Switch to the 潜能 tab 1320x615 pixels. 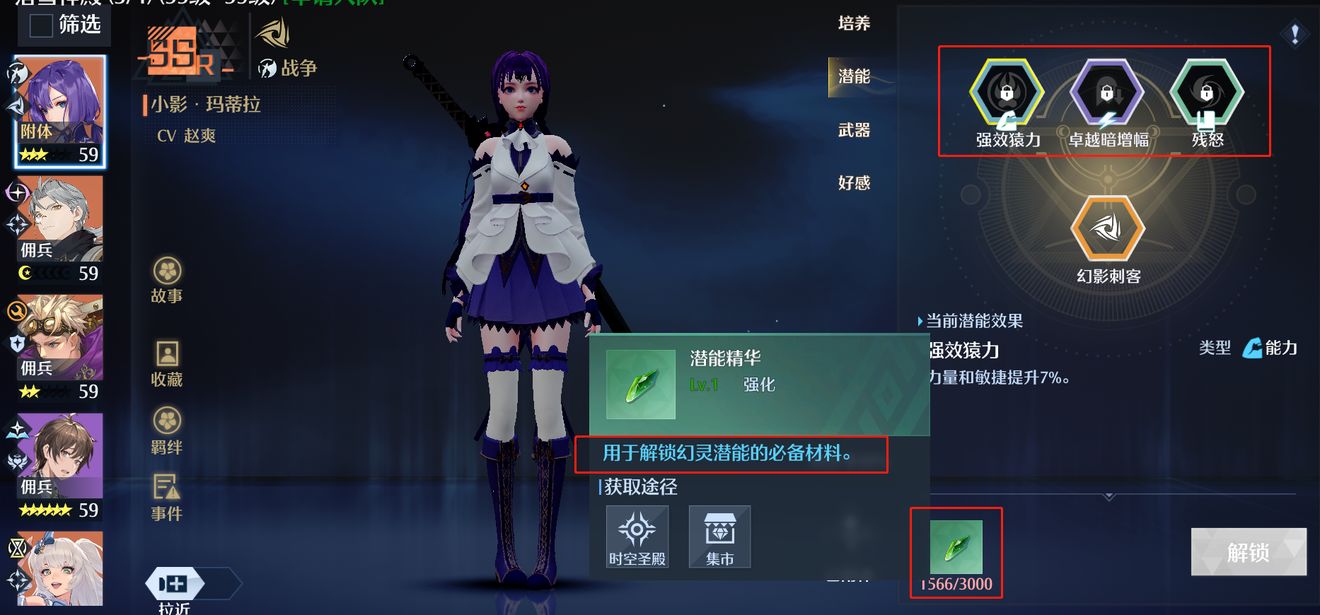point(853,77)
